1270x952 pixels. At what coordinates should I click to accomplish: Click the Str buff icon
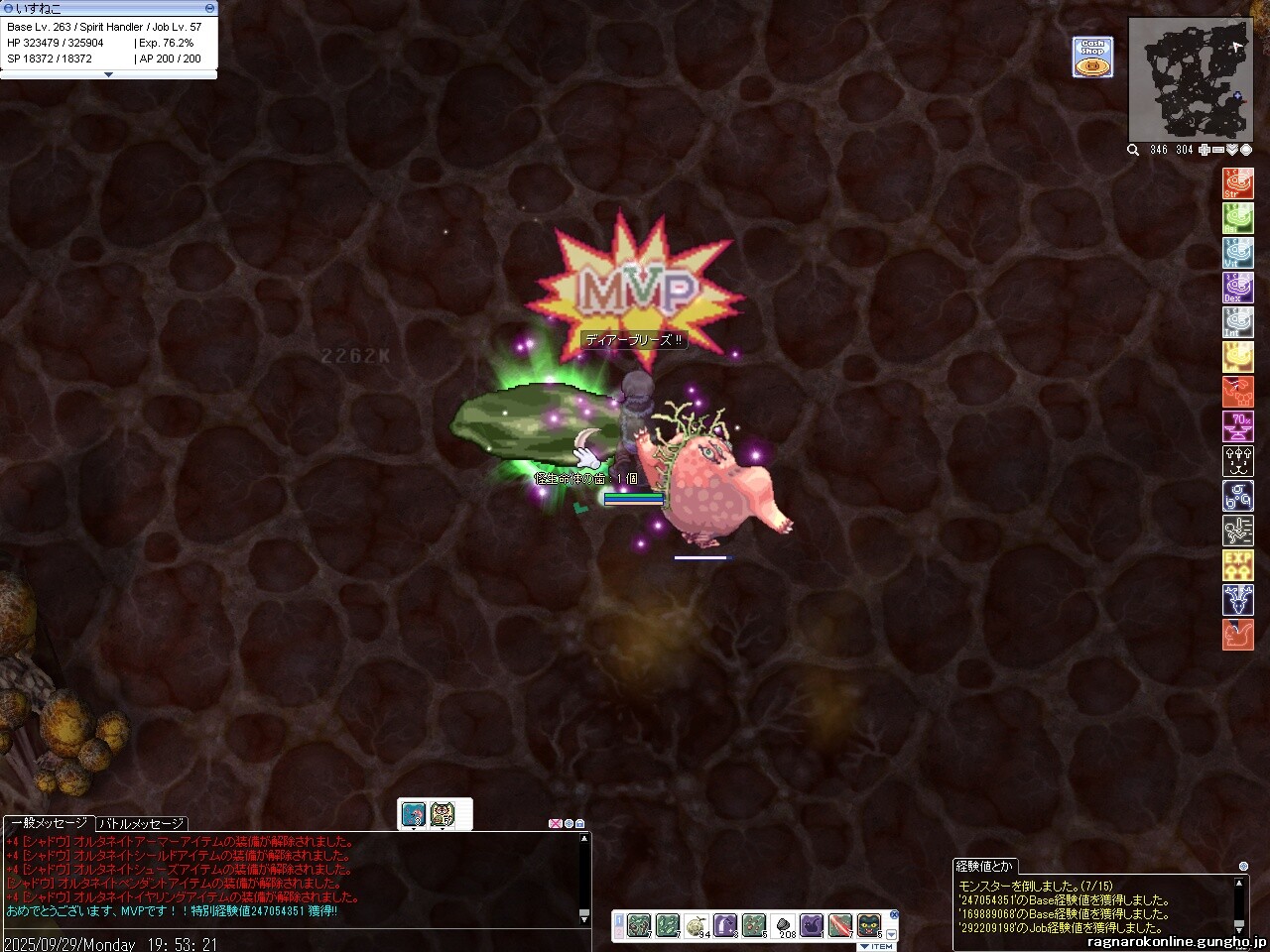click(x=1238, y=183)
